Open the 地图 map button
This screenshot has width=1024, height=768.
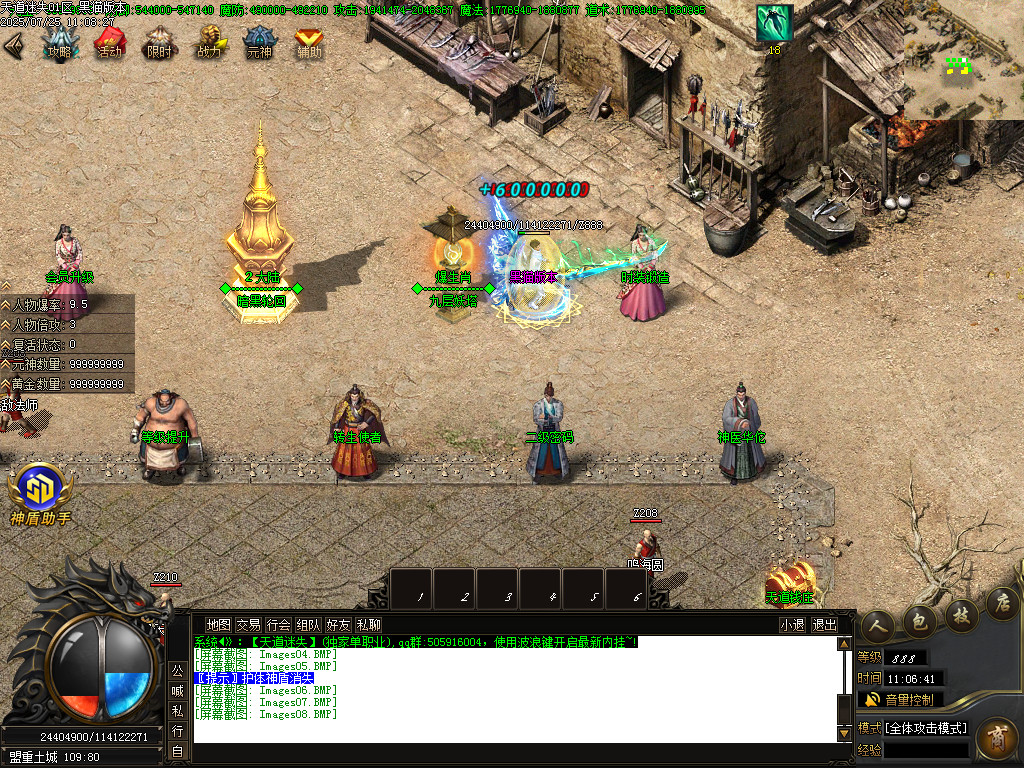pos(218,625)
